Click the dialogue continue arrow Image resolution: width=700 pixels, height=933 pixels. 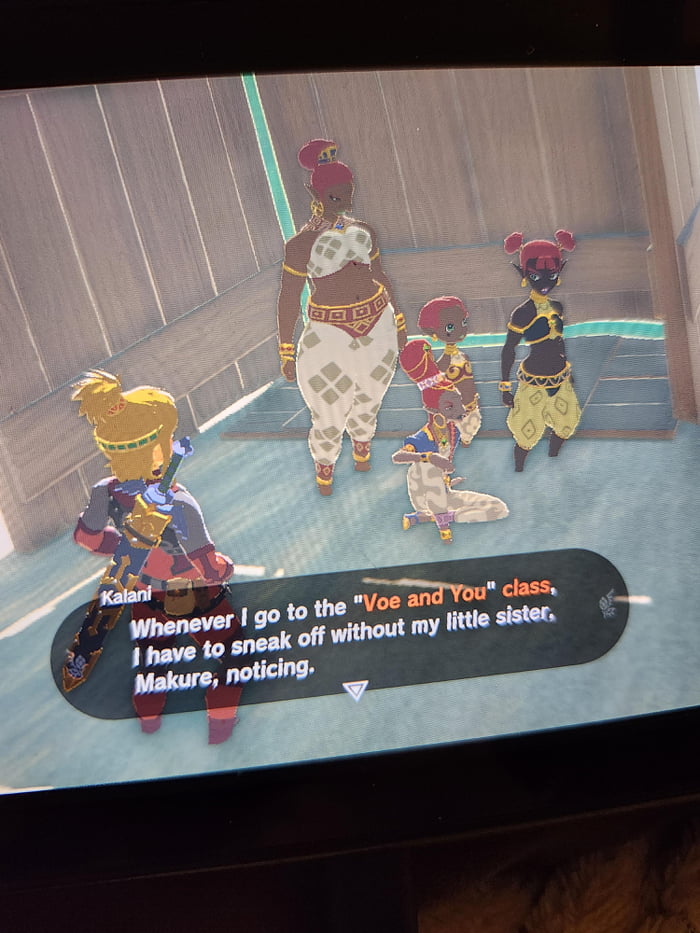[x=355, y=690]
